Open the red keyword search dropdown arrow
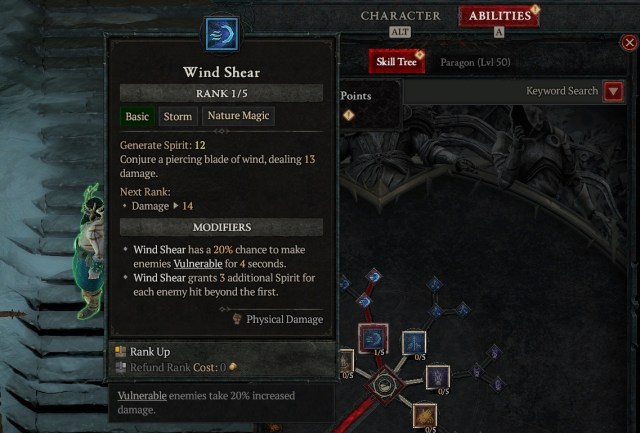 coord(614,91)
